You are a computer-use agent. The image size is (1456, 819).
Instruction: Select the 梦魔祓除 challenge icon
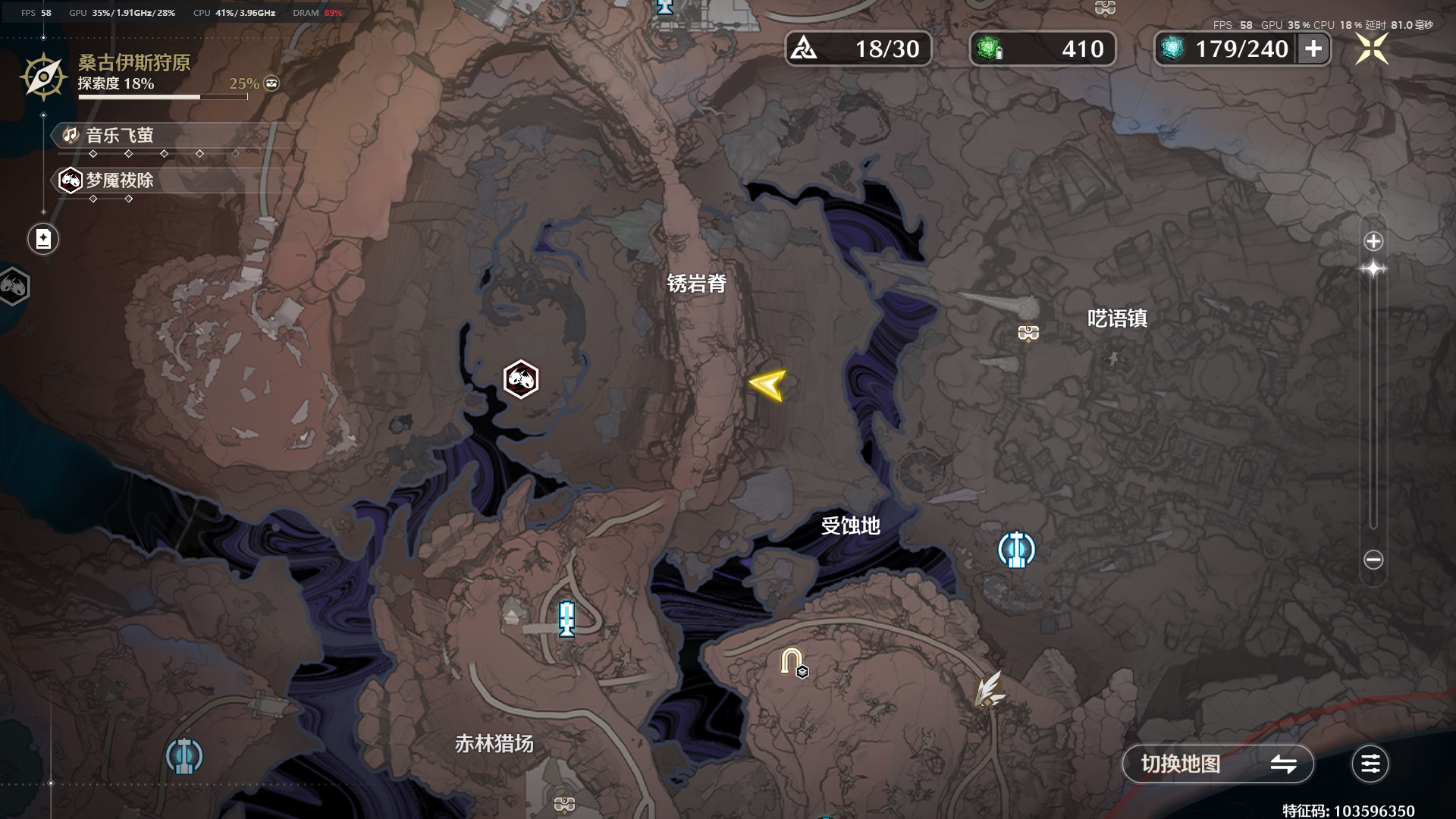click(x=70, y=180)
